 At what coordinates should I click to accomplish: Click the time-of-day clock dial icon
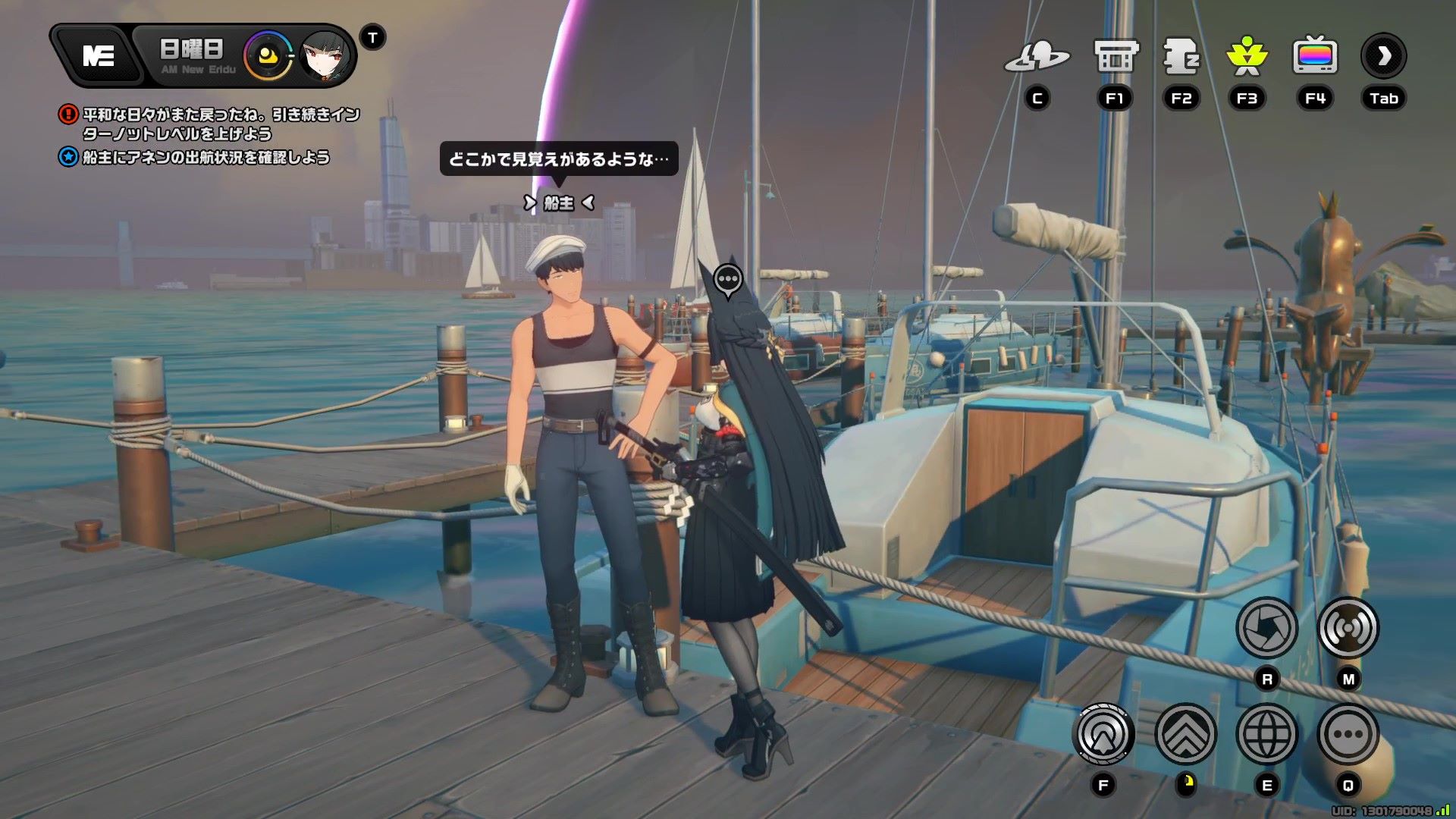coord(268,55)
